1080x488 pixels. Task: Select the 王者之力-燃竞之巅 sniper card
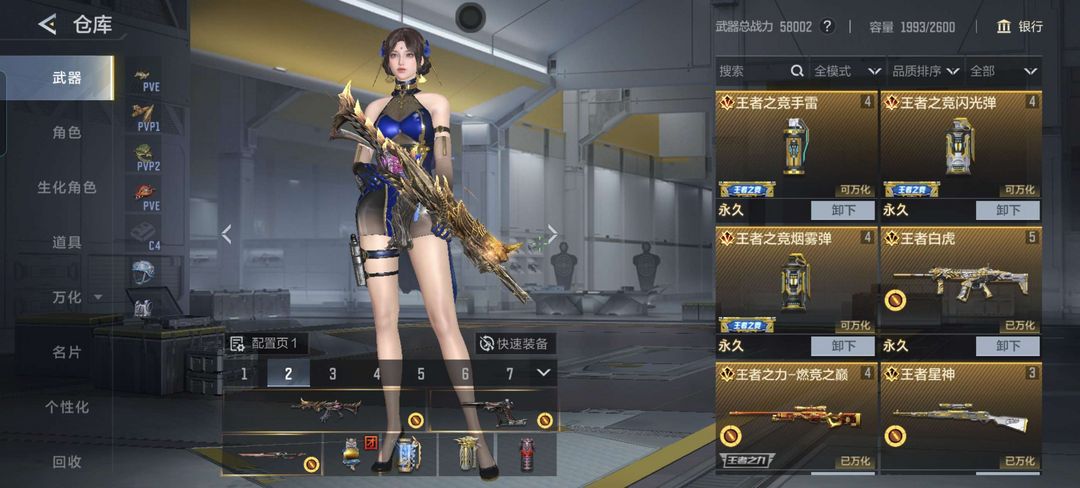(x=796, y=417)
